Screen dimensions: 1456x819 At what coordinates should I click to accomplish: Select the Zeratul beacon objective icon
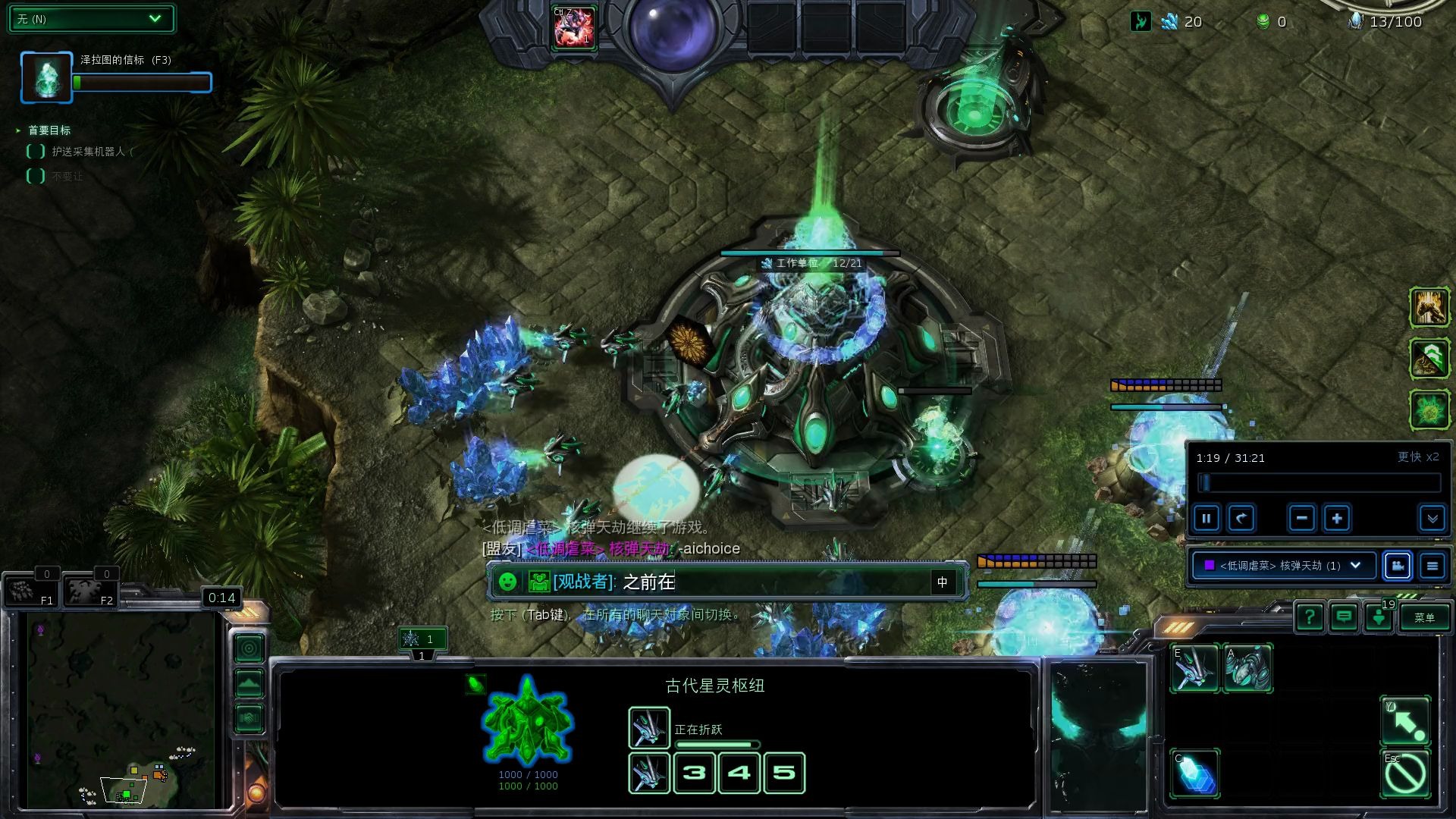coord(46,77)
